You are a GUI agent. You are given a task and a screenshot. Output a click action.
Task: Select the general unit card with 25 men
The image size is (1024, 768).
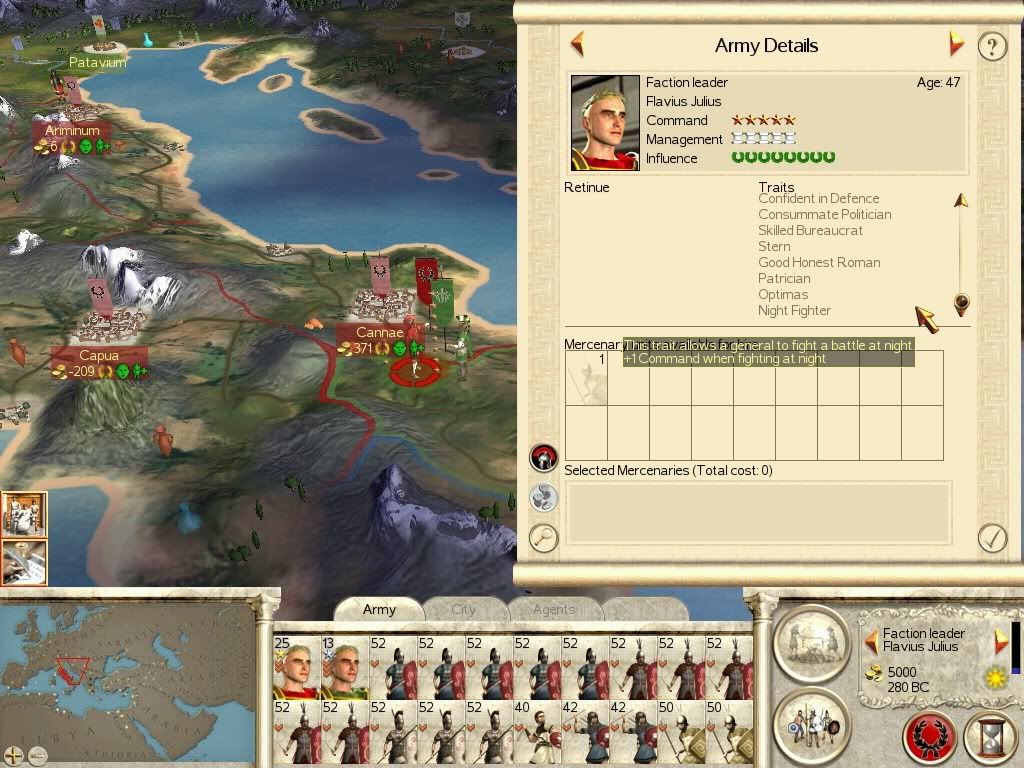[x=295, y=667]
